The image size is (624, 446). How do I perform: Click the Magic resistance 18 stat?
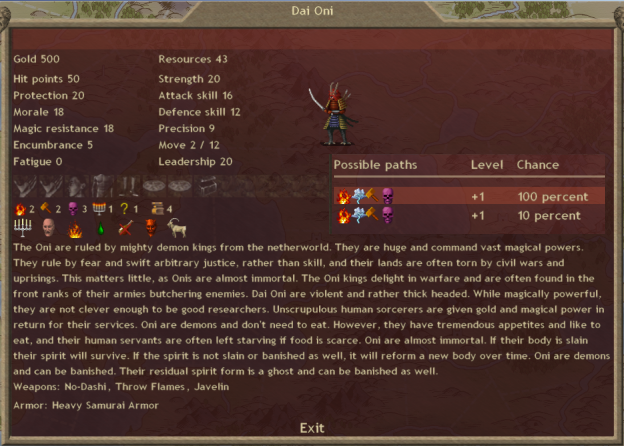(63, 128)
